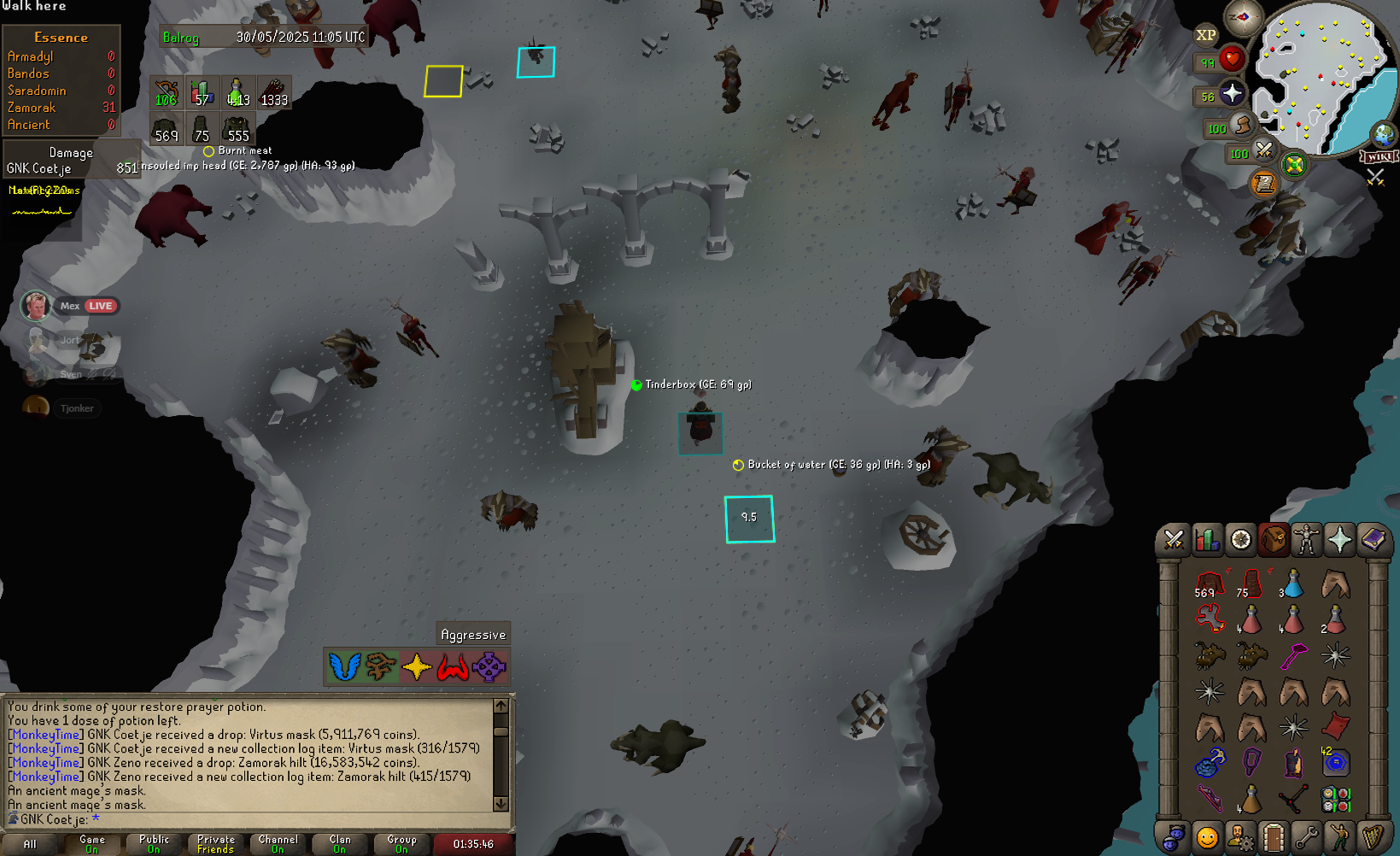1400x856 pixels.
Task: Show All chat messages
Action: pos(30,843)
